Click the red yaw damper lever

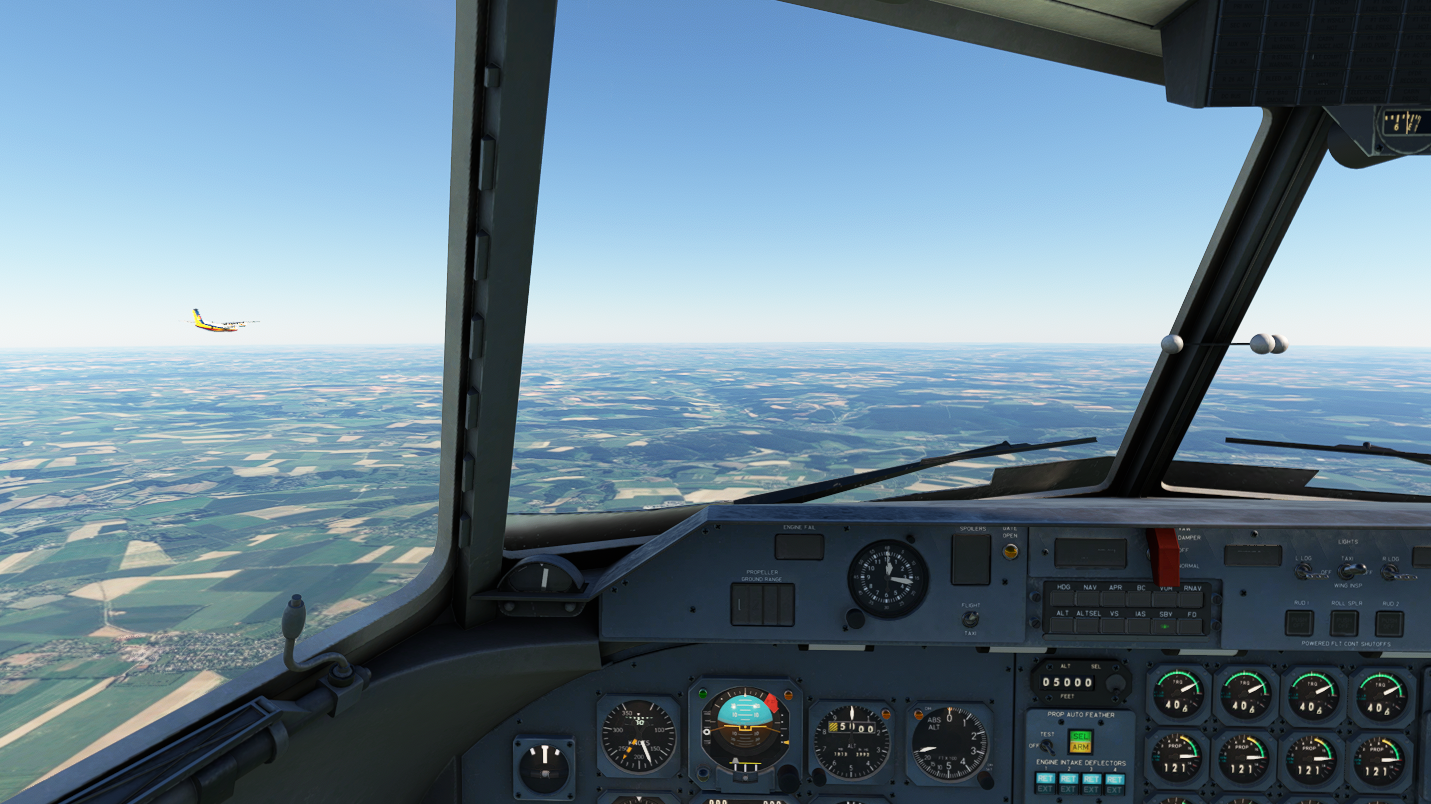[x=1166, y=555]
